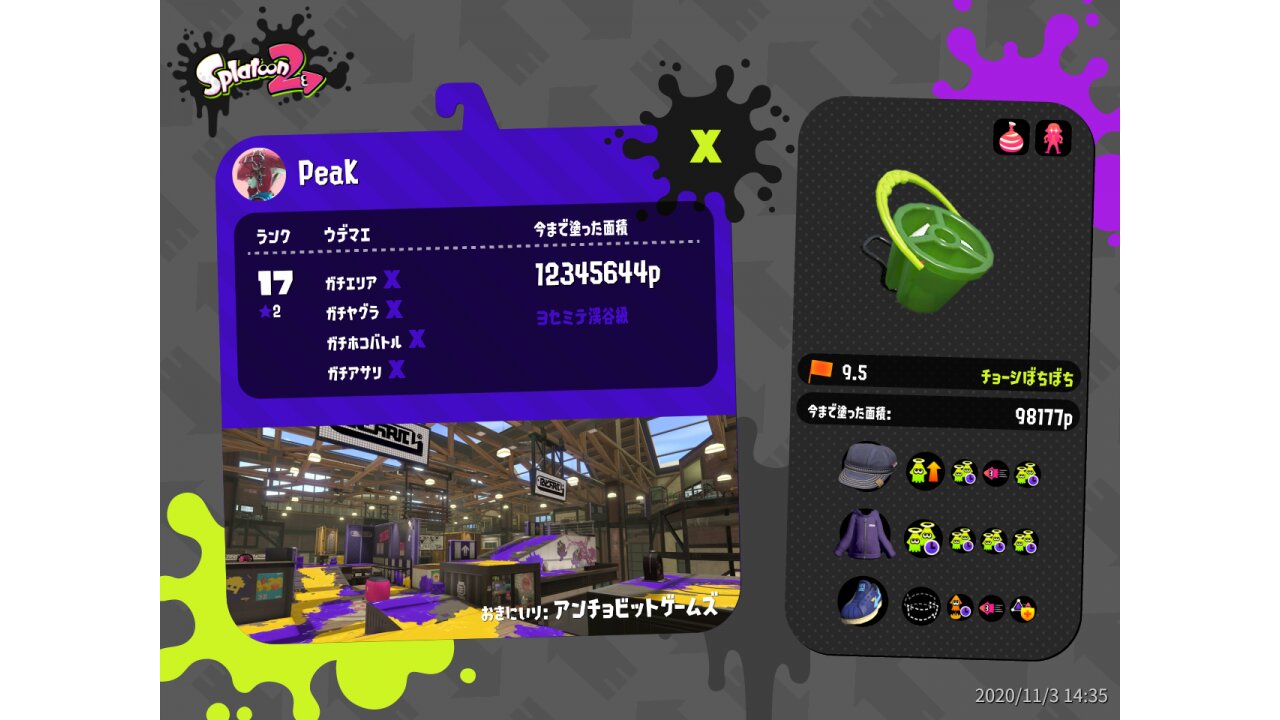Choose the blue sneakers gear
The image size is (1280, 720).
861,601
